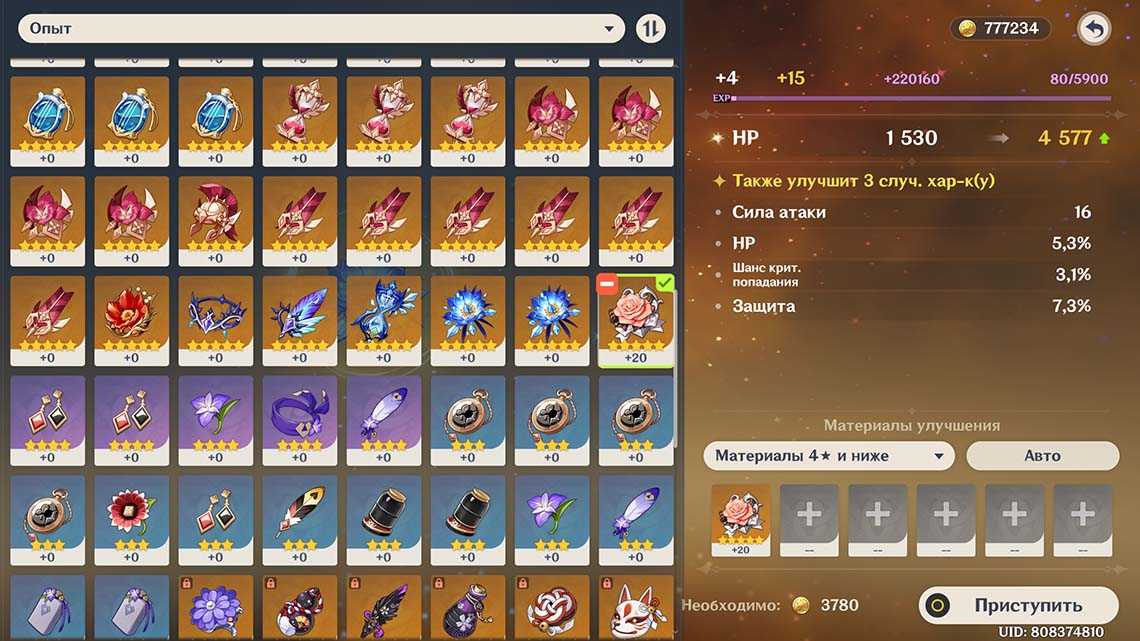Toggle the sort order arrows button

(651, 29)
